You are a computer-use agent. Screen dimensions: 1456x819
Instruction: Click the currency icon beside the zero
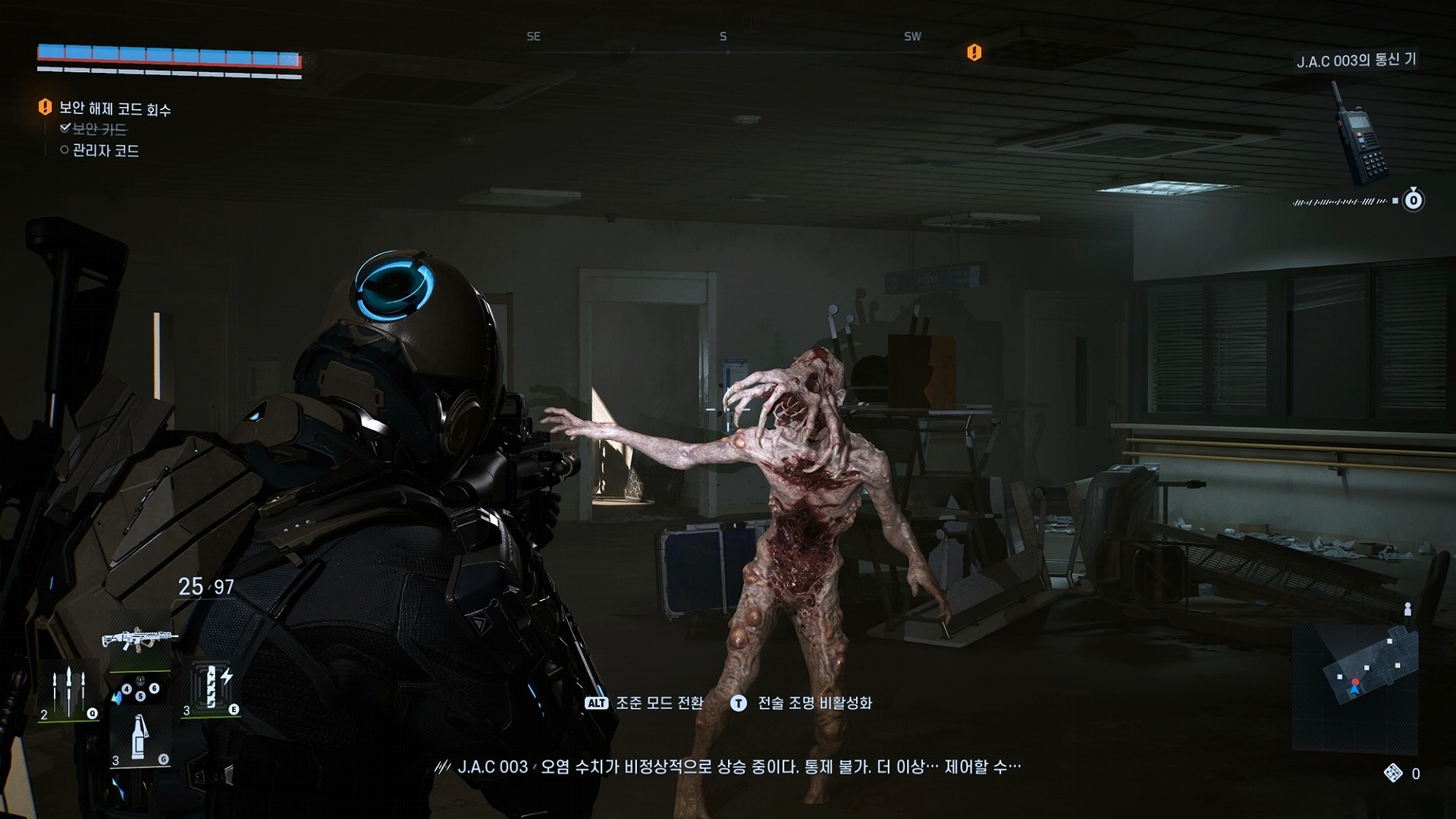[1393, 773]
